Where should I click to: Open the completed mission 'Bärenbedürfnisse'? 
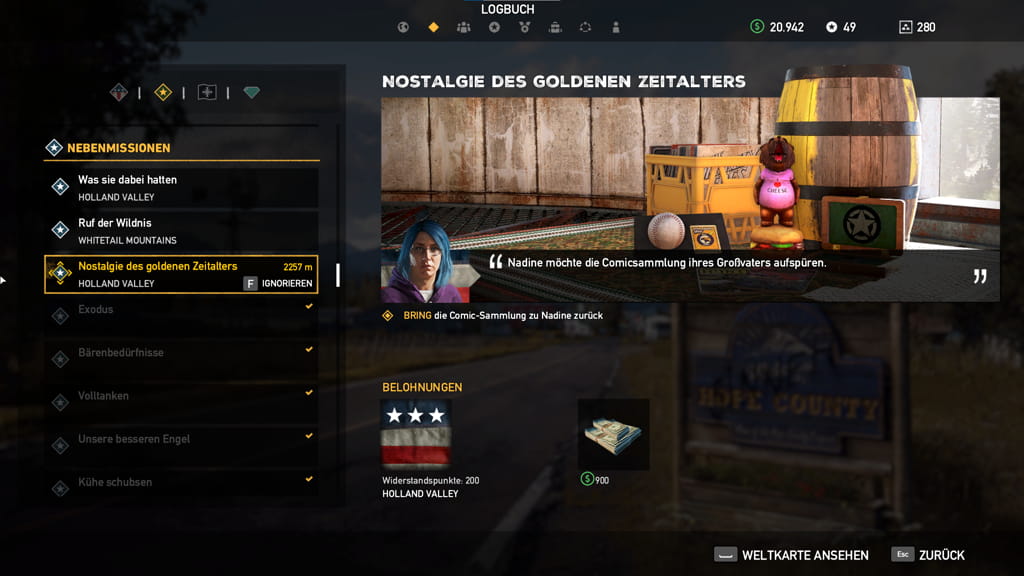coord(182,359)
